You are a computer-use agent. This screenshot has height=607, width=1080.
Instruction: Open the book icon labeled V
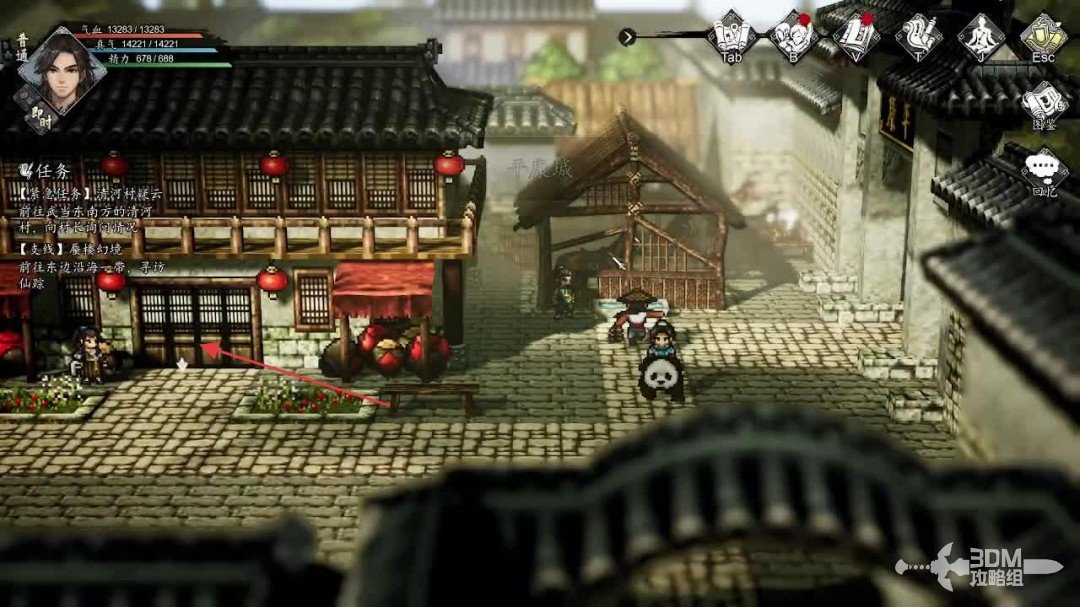coord(856,35)
